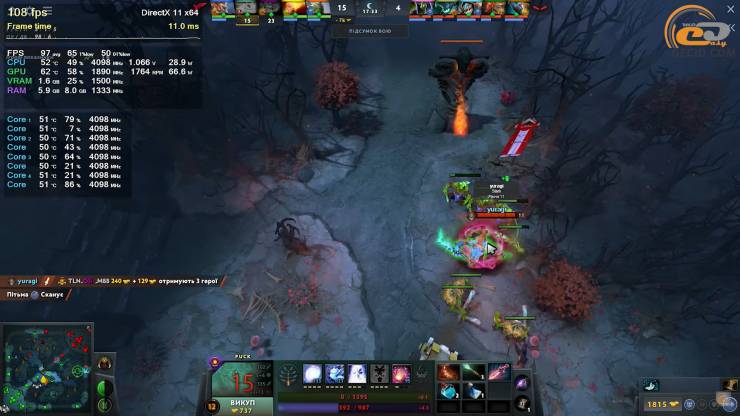Select the courier icon above the gold

point(651,385)
